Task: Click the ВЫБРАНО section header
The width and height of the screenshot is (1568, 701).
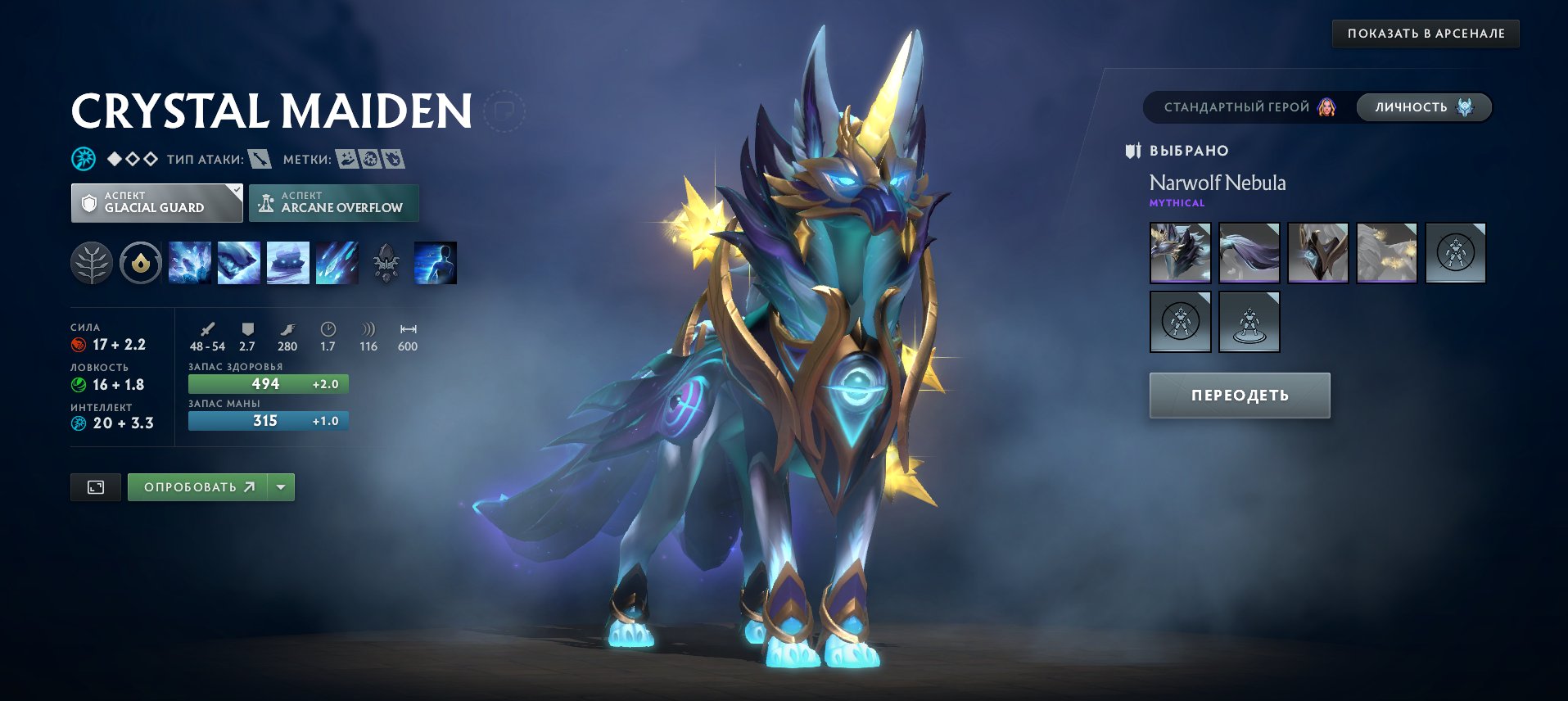Action: (x=1187, y=150)
